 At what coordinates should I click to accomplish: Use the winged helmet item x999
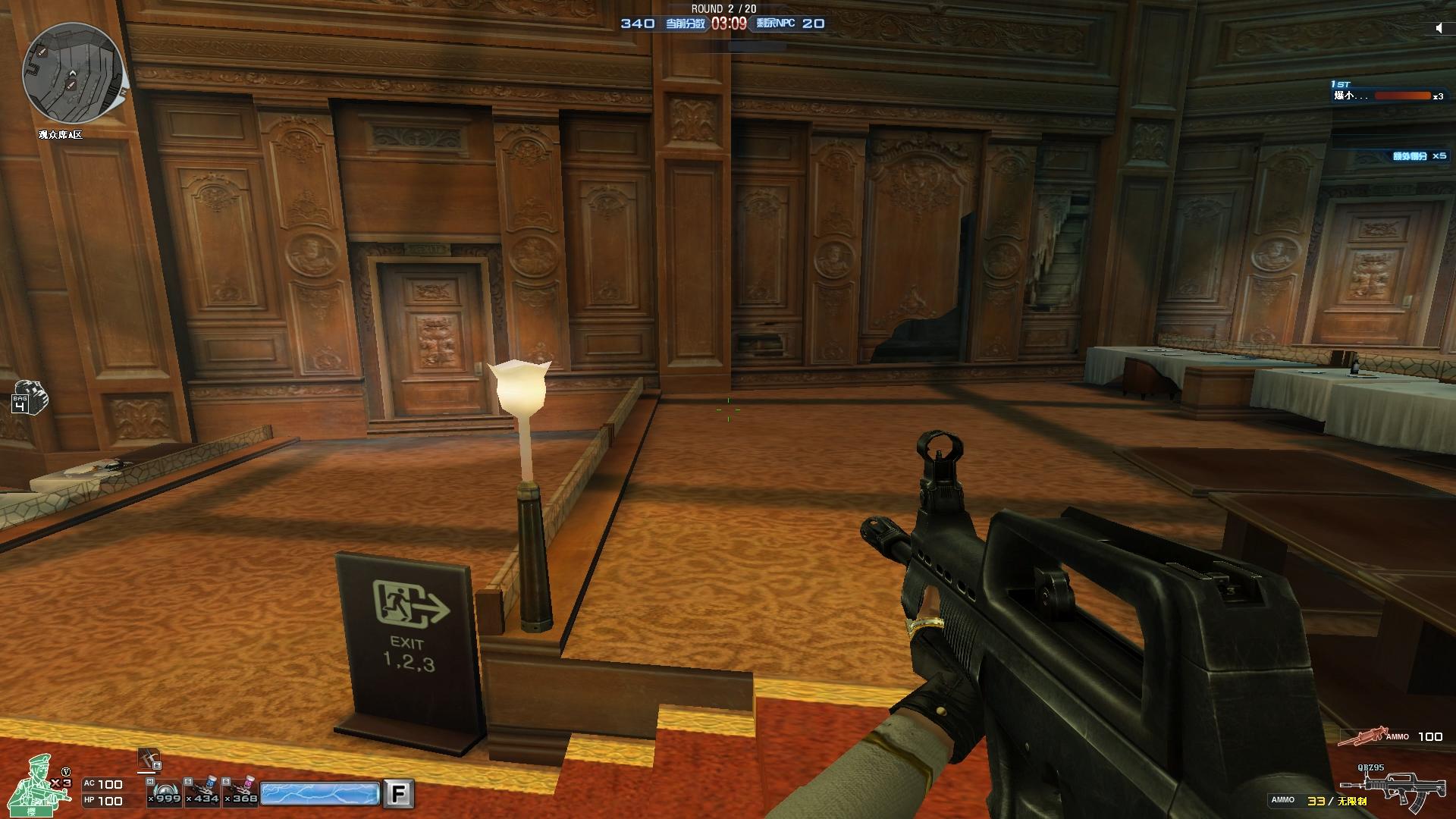click(x=165, y=791)
